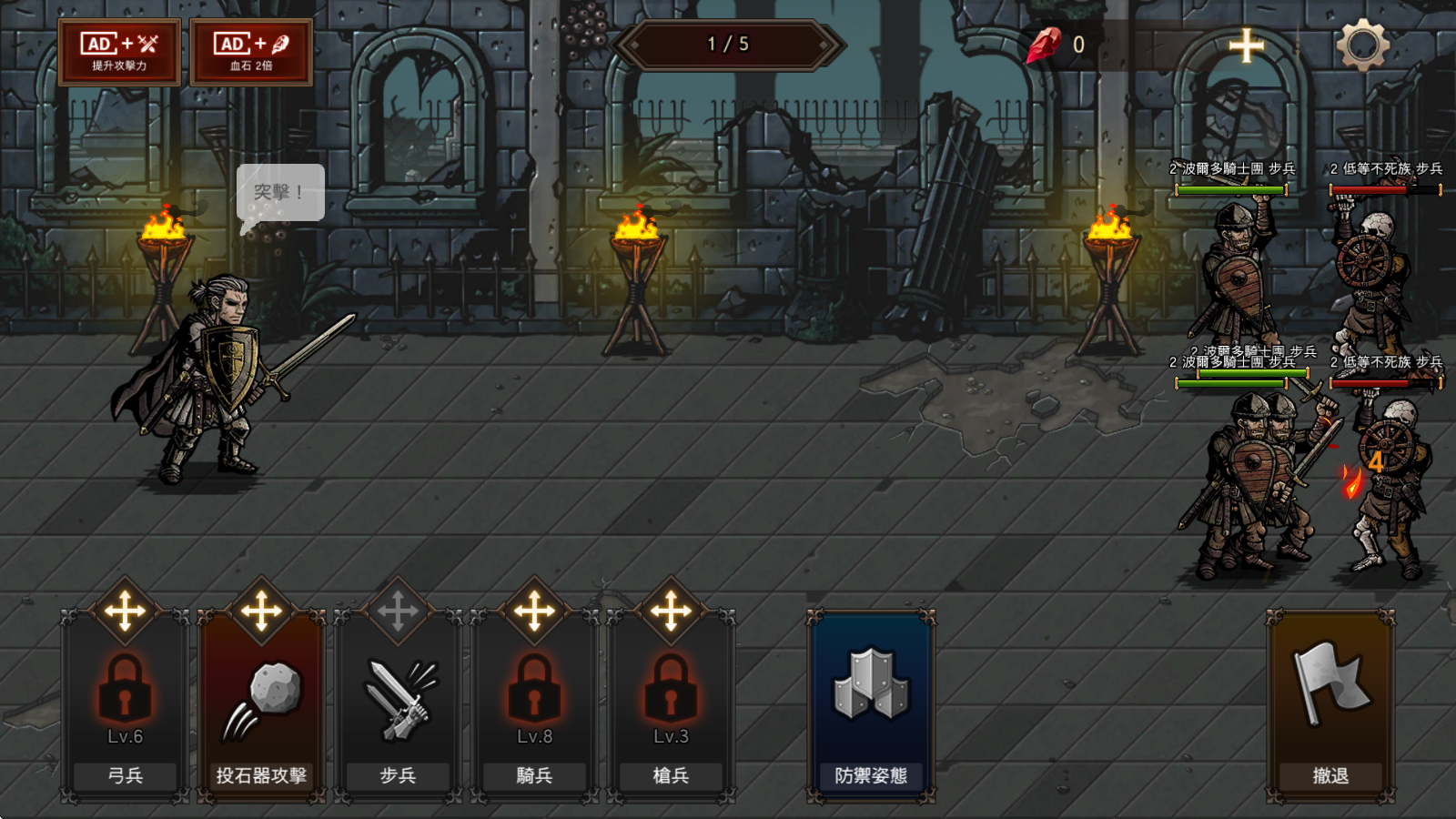1456x819 pixels.
Task: Launch the 投石器攻擊 catapult attack
Action: [261, 705]
